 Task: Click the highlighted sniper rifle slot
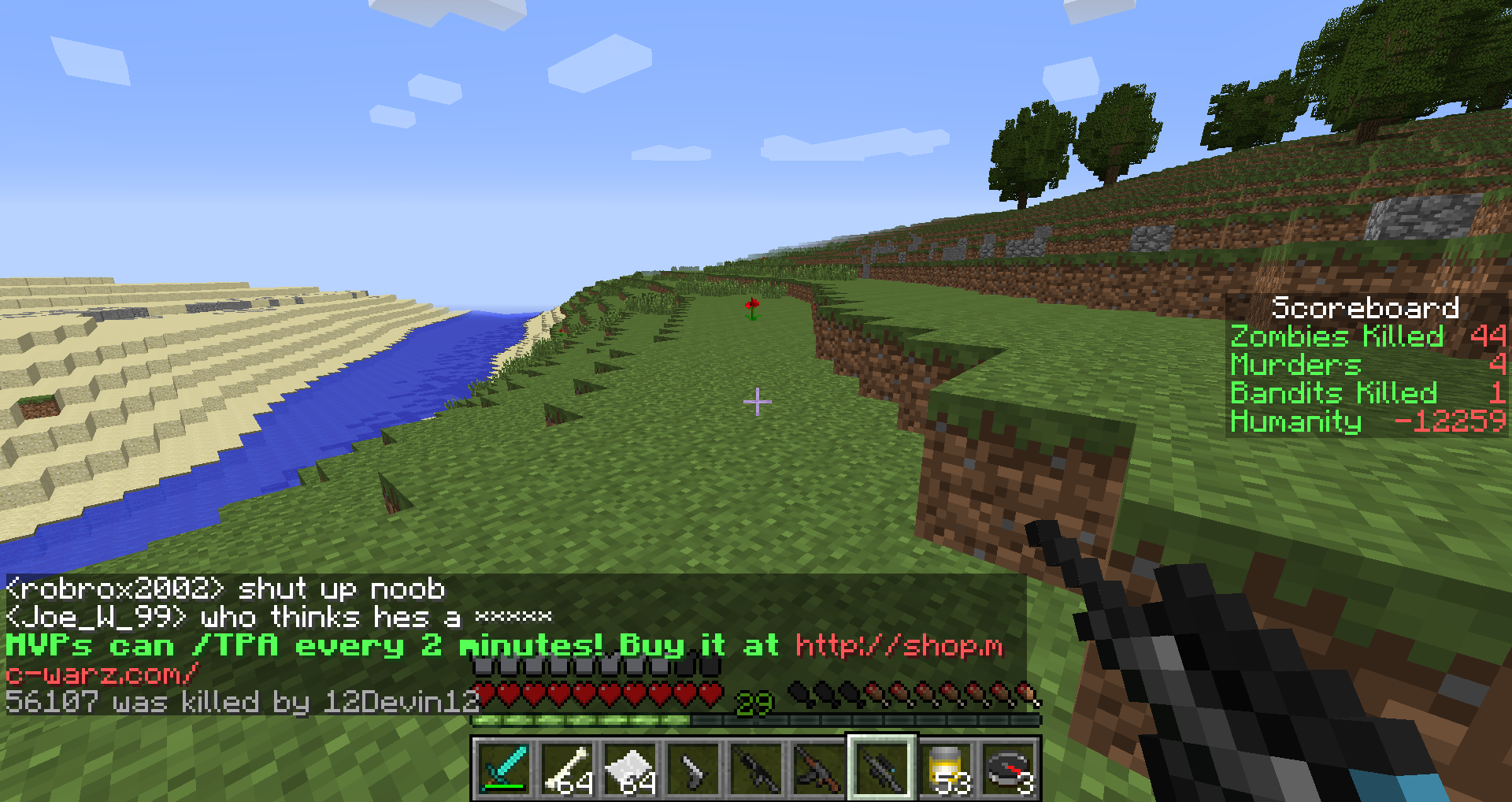click(882, 768)
